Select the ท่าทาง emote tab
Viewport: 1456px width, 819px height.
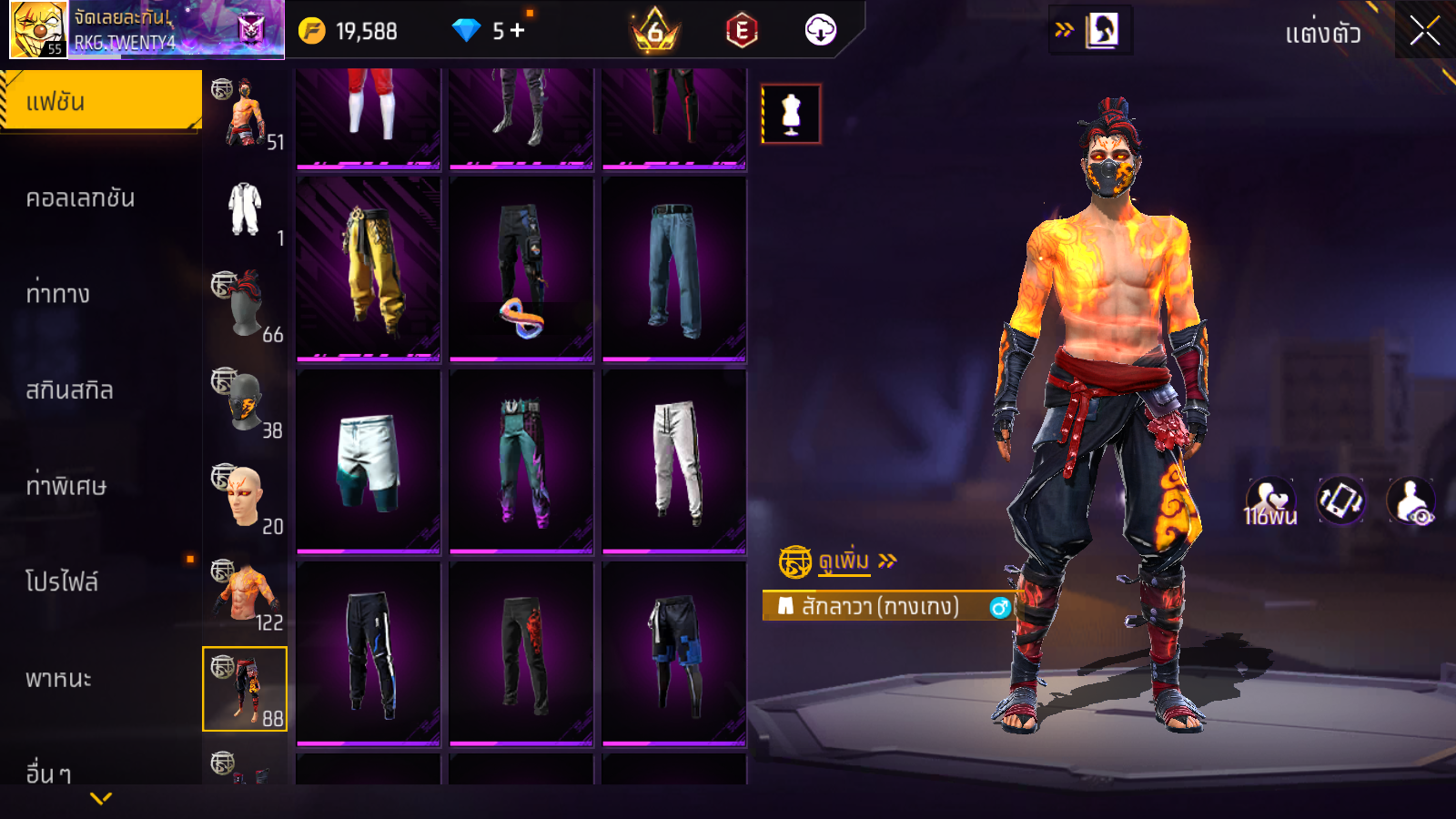(x=57, y=294)
